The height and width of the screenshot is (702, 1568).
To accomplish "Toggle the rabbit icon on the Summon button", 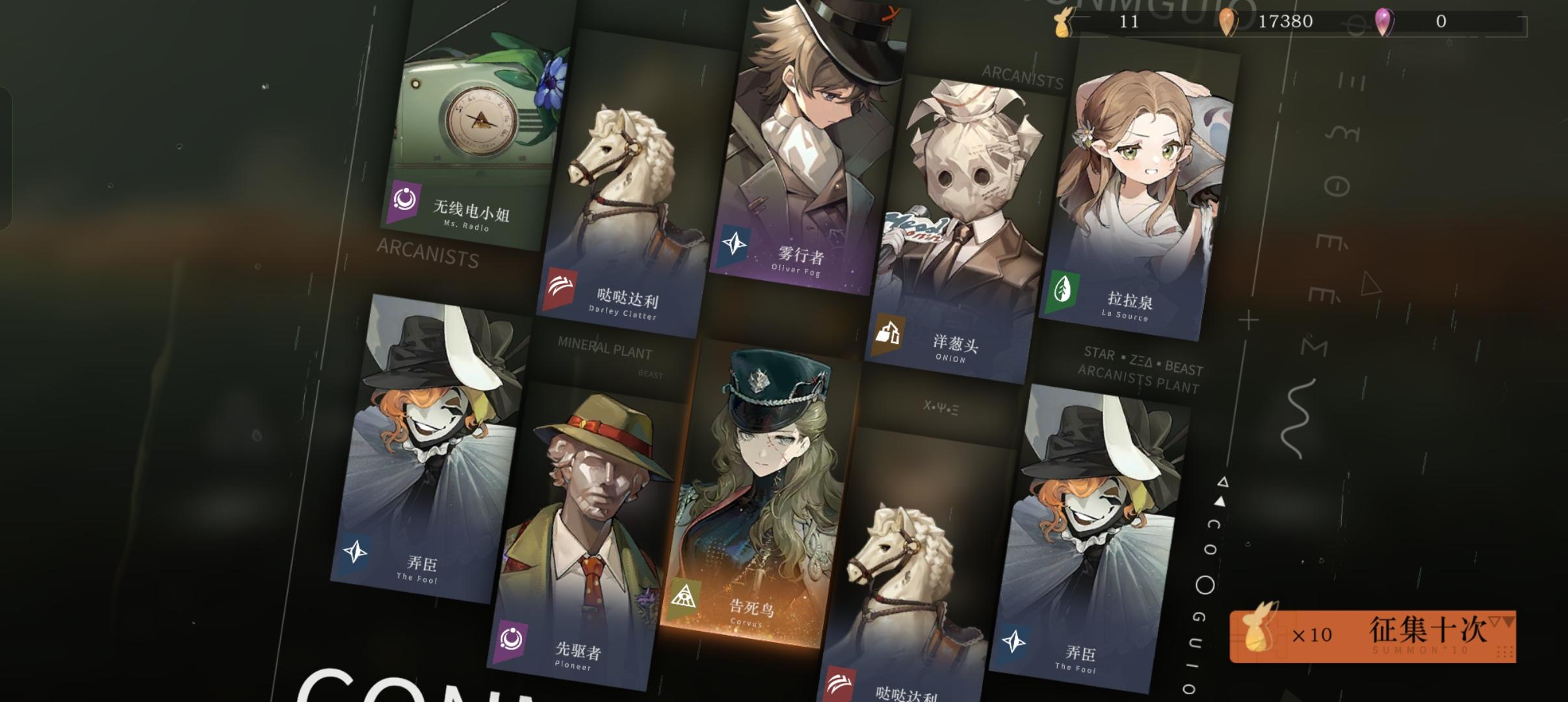I will (1258, 634).
